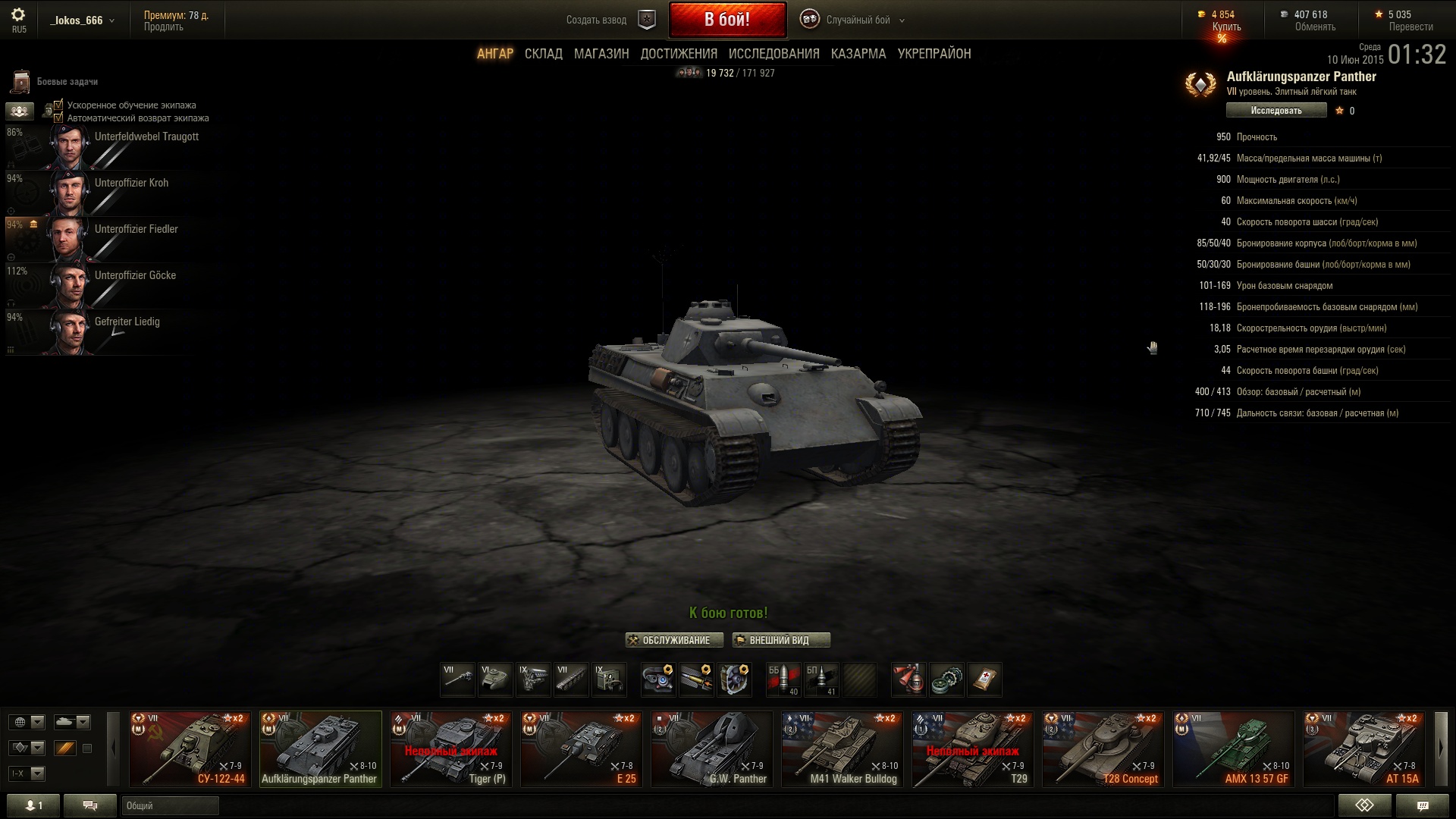
Task: Switch to the МАГАЗИН tab
Action: point(601,54)
